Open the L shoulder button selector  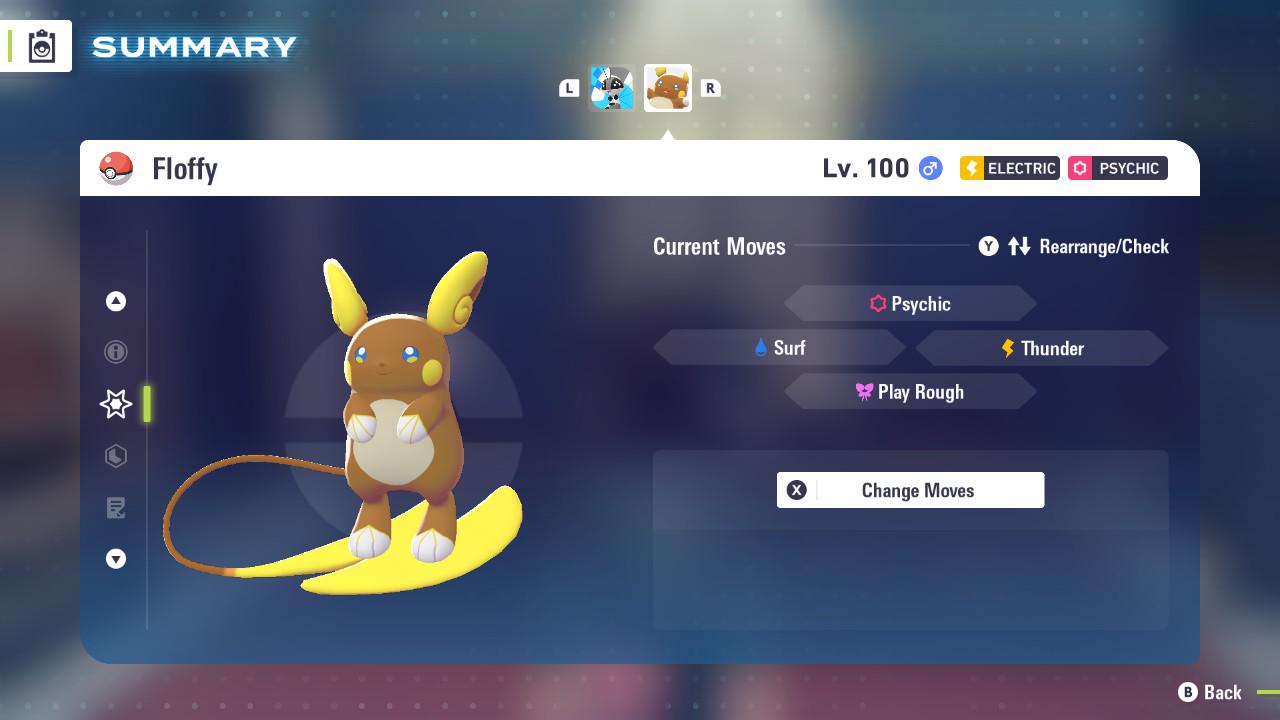click(569, 88)
